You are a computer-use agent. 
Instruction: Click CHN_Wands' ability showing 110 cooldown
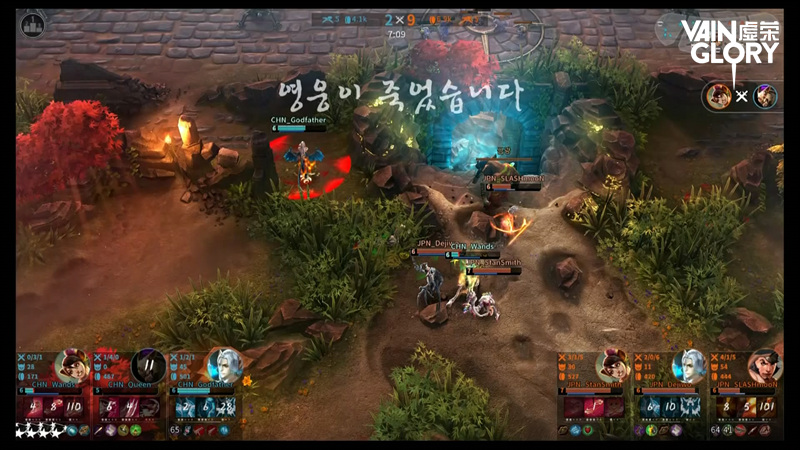coord(74,407)
